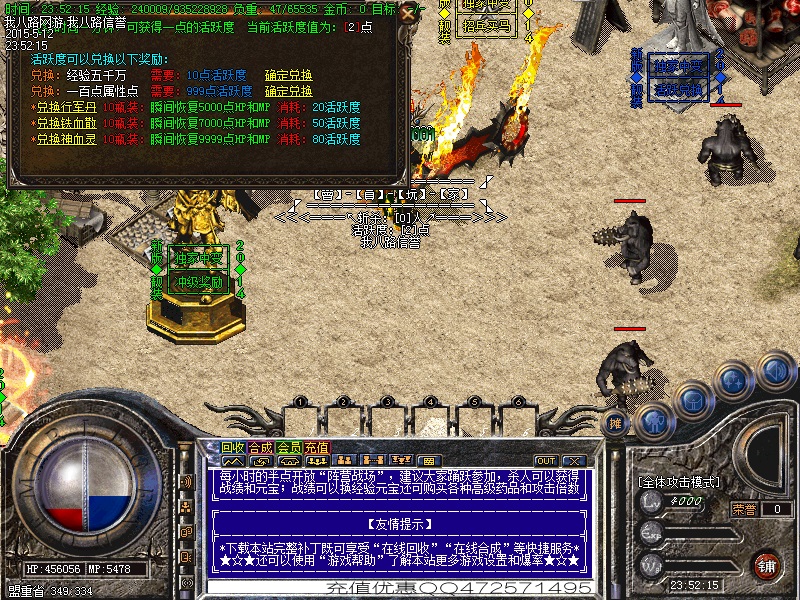Image resolution: width=800 pixels, height=600 pixels.
Task: Confirm exchange for one hundred attribute points
Action: pos(288,91)
